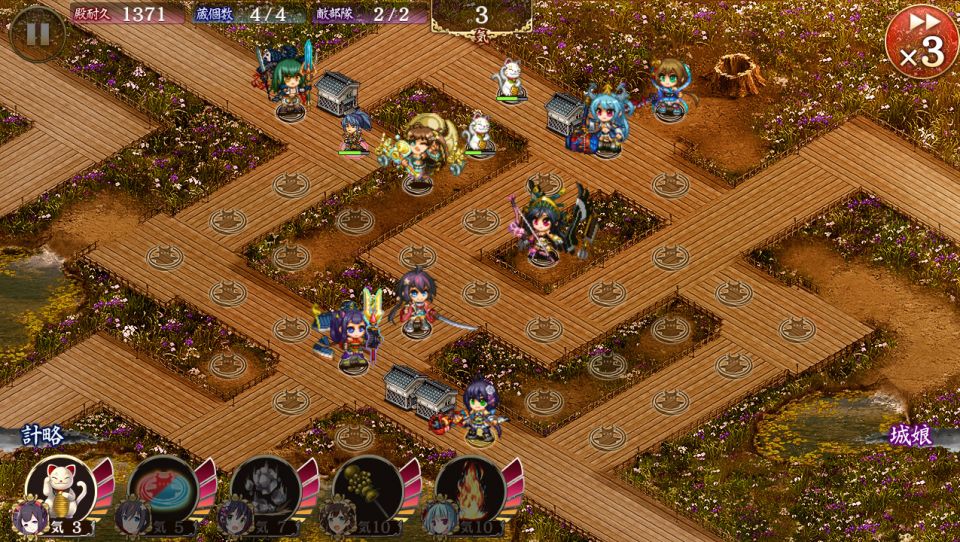Activate the grey rock stratagem
Screen dimensions: 960x542
[264, 488]
